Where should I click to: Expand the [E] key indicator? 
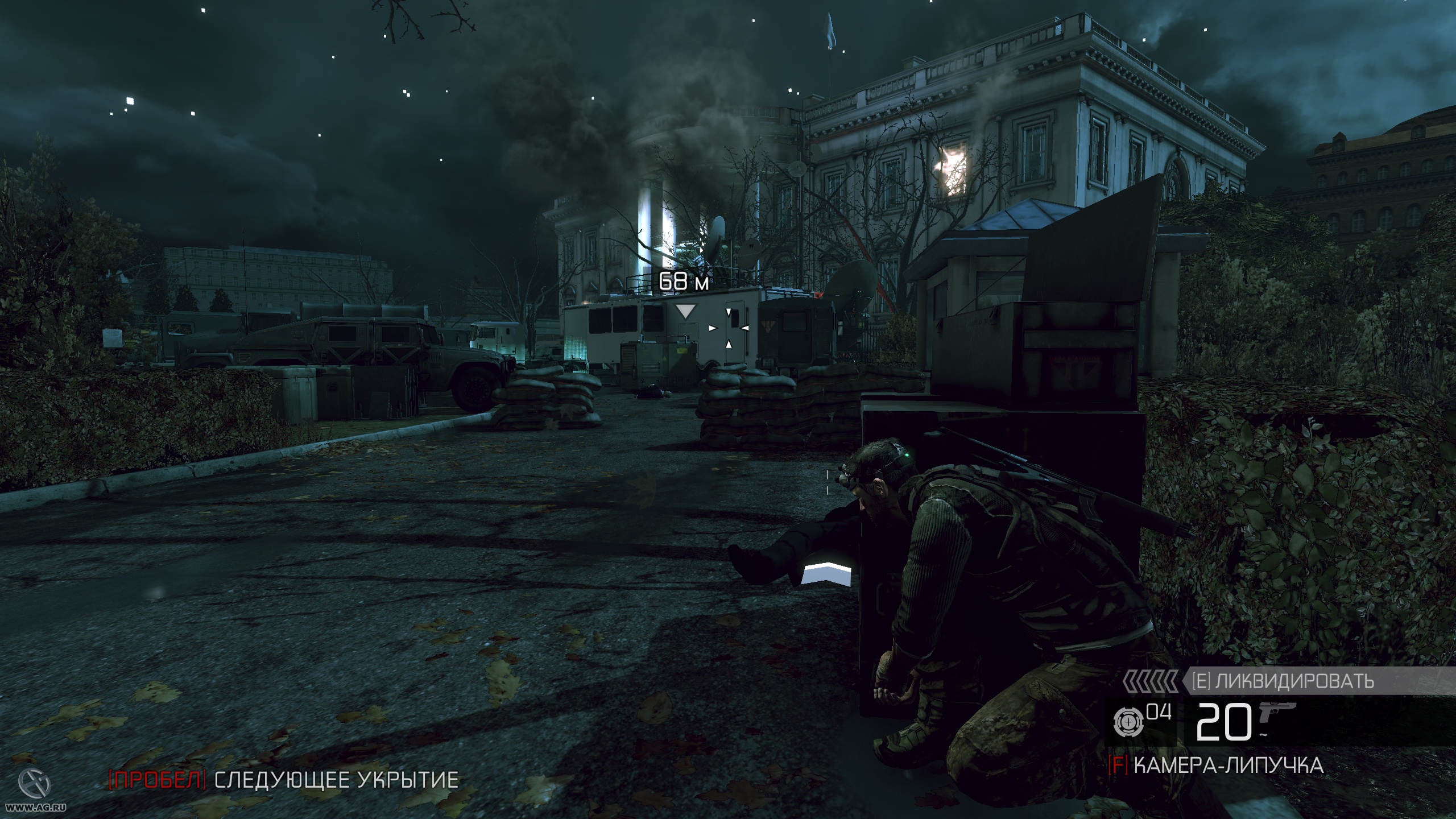[1202, 680]
